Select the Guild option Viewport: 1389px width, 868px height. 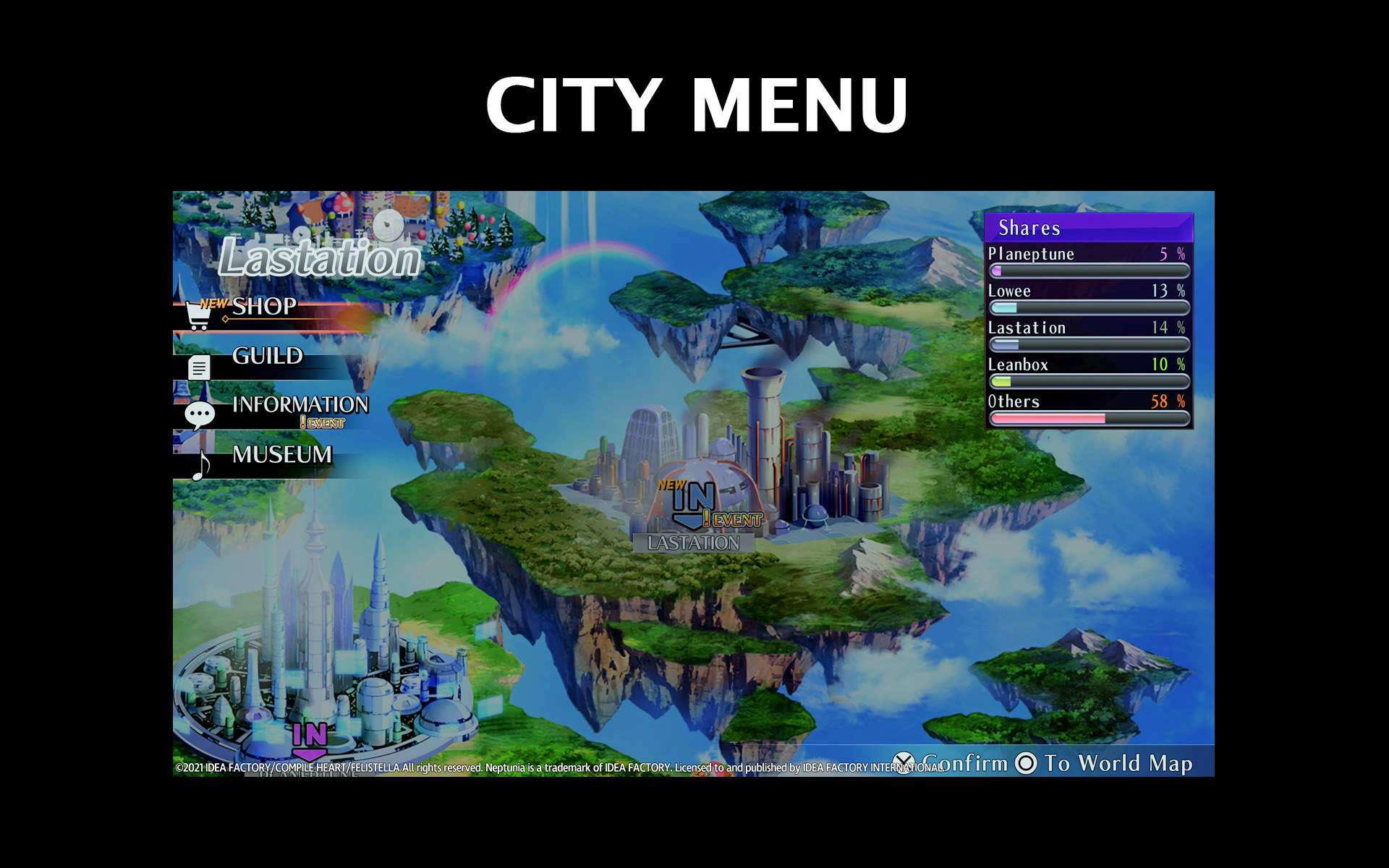[x=267, y=356]
